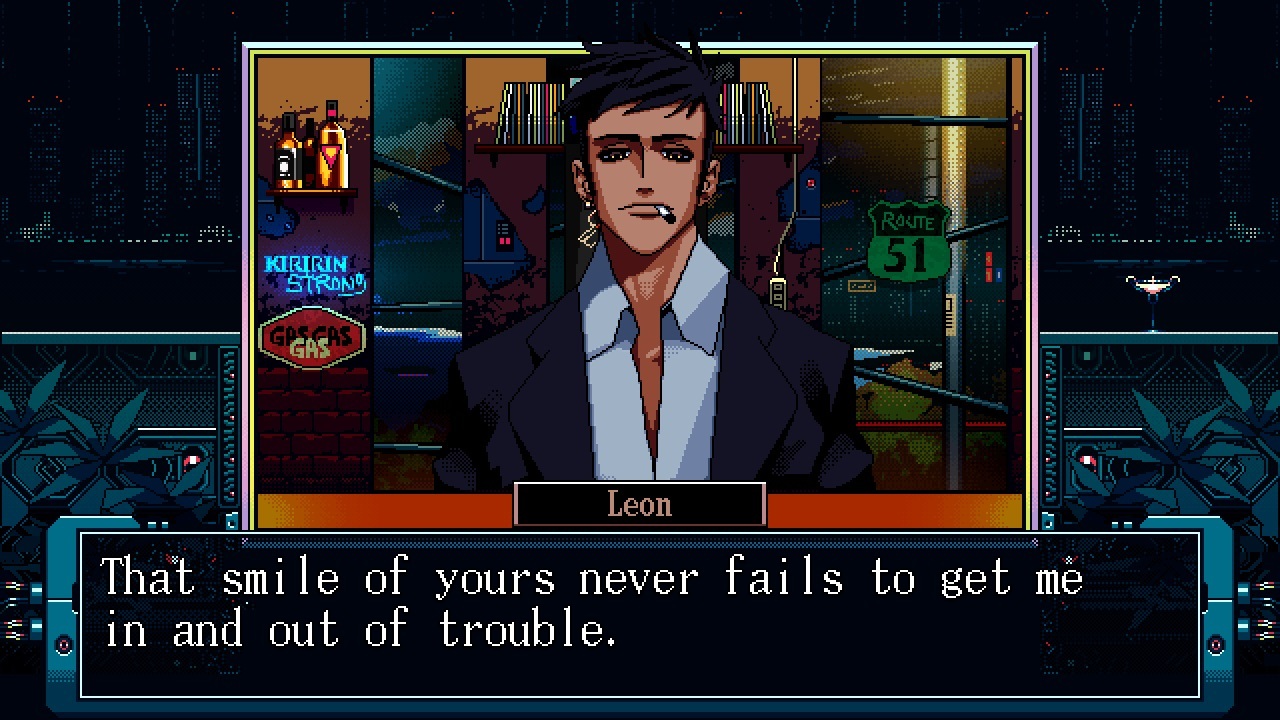Click the liquor bottles on the wall shelf
Viewport: 1280px width, 720px height.
312,150
